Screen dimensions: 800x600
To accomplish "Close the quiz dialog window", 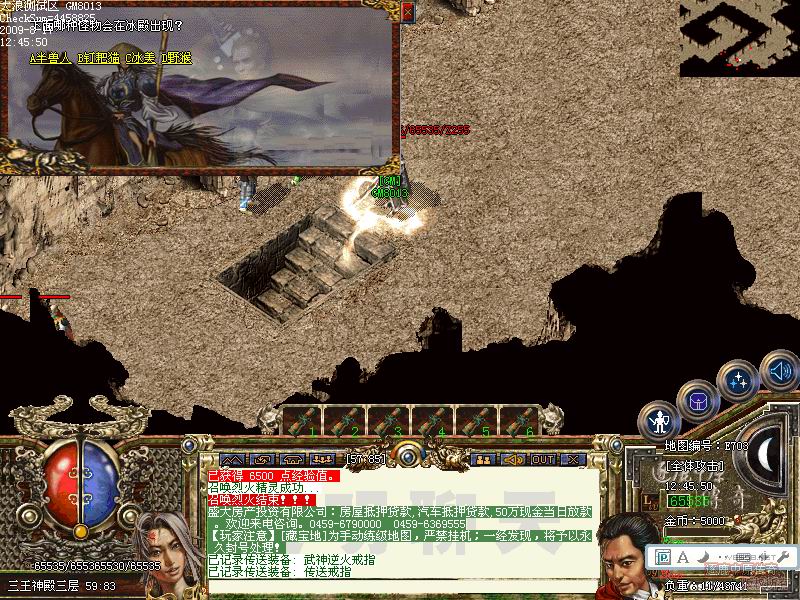I will click(x=407, y=11).
